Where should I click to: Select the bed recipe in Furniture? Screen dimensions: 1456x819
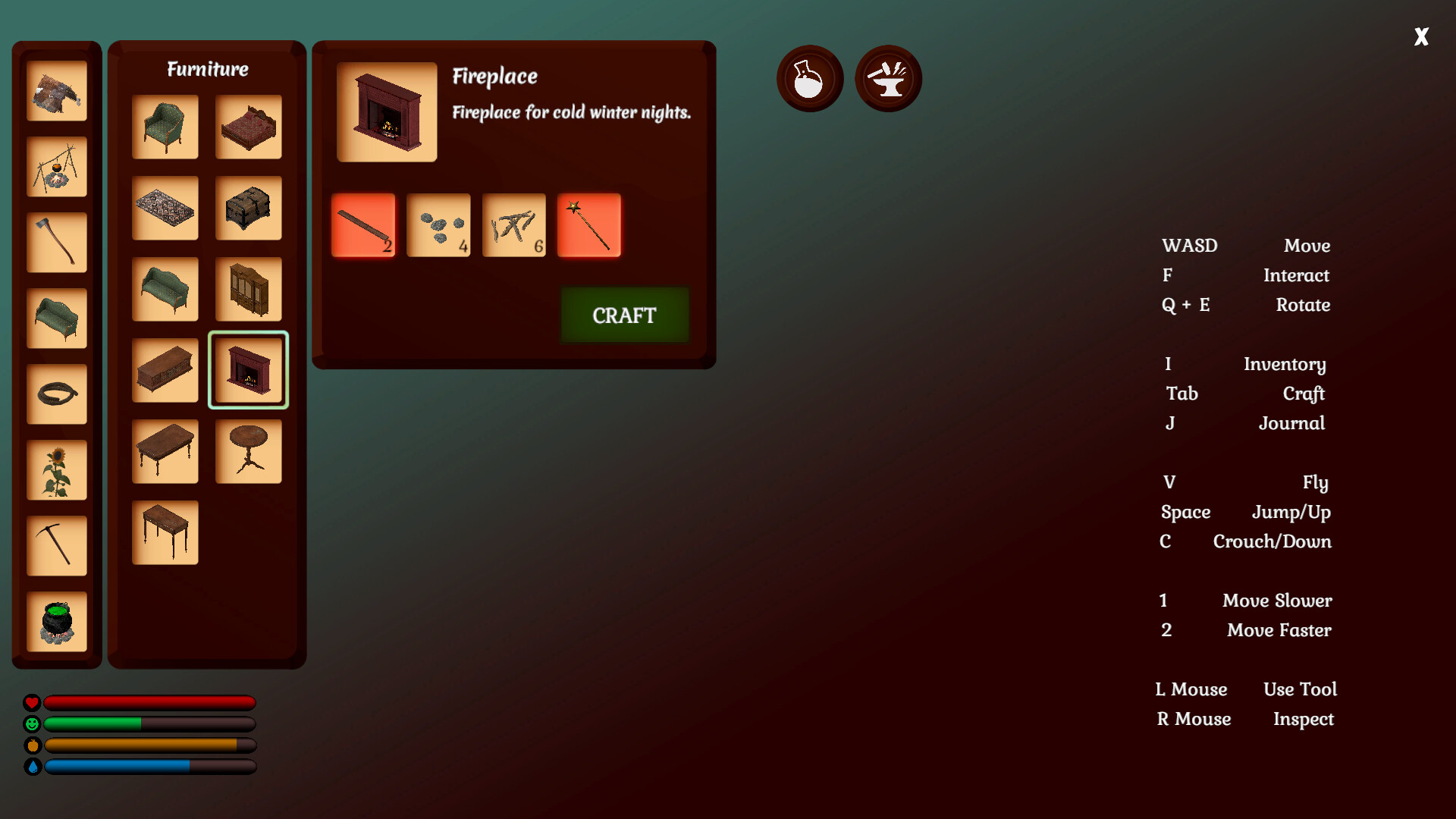(248, 127)
